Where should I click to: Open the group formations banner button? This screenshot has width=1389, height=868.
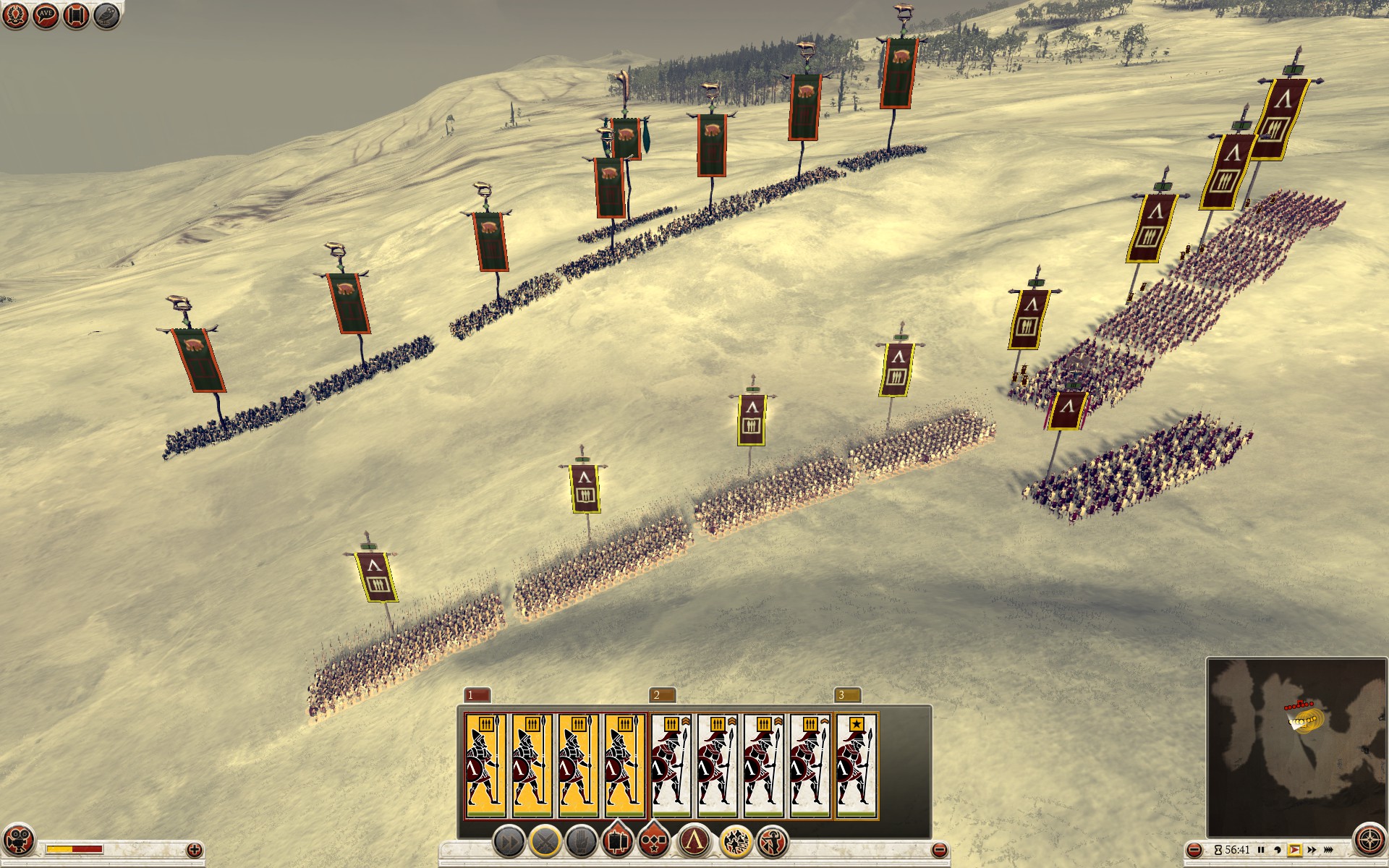coord(617,841)
